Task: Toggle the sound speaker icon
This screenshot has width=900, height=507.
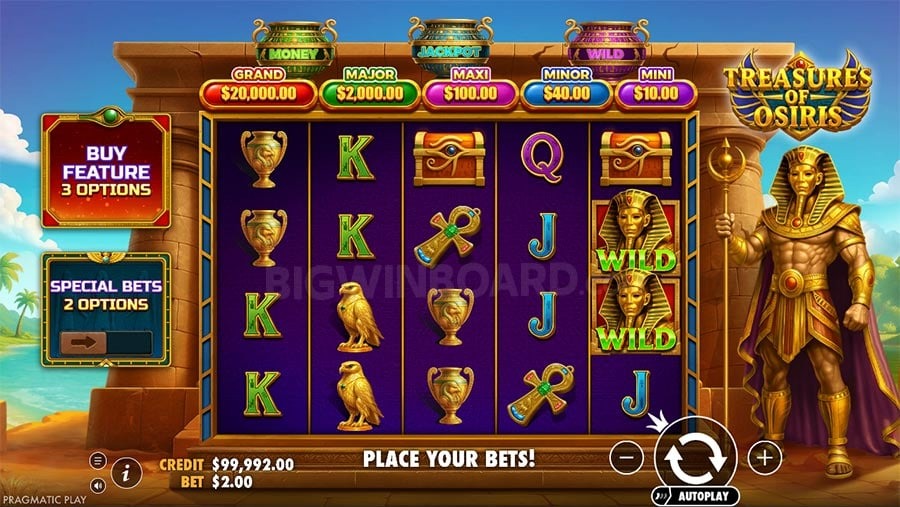Action: pos(98,485)
